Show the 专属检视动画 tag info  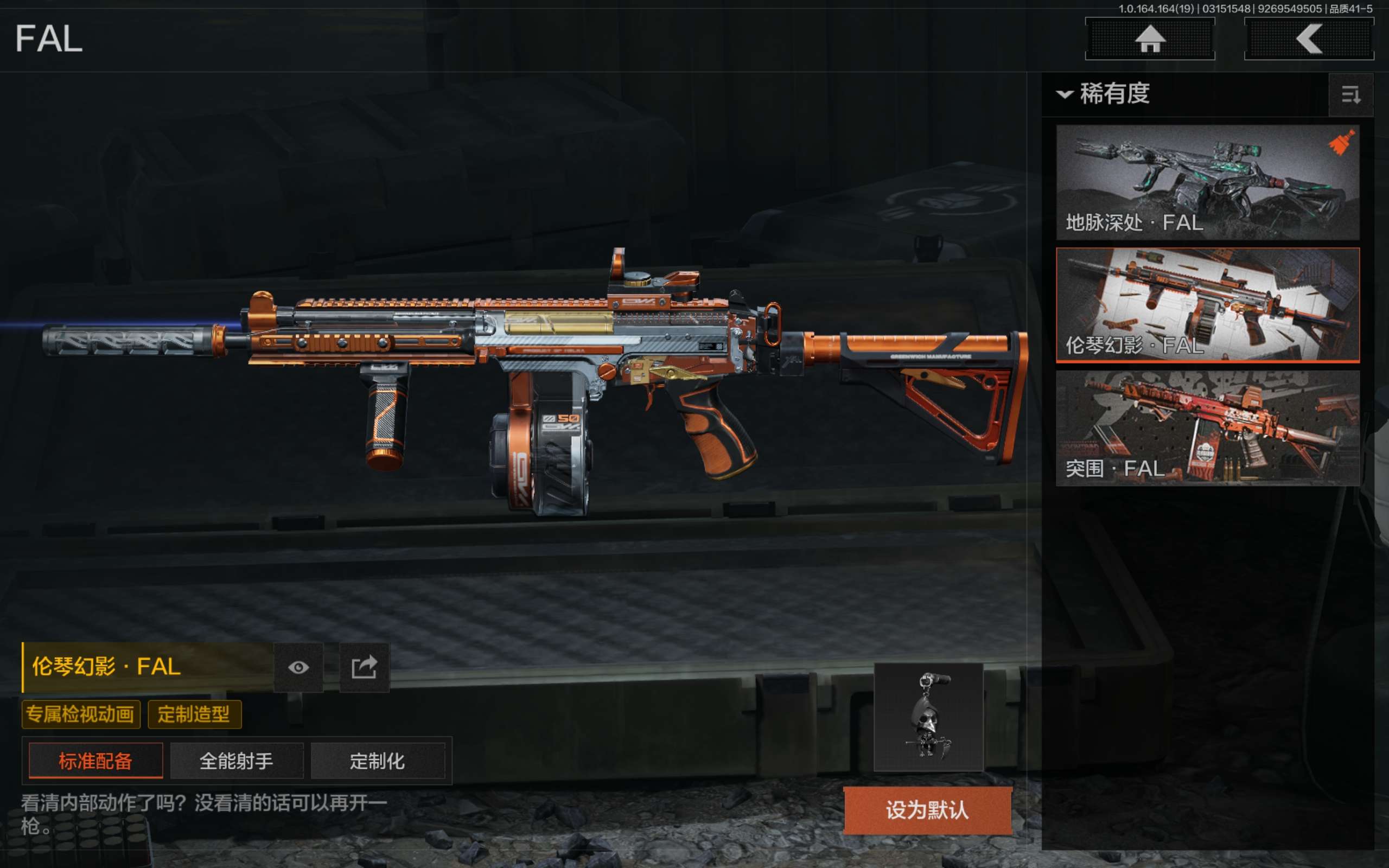pos(80,714)
